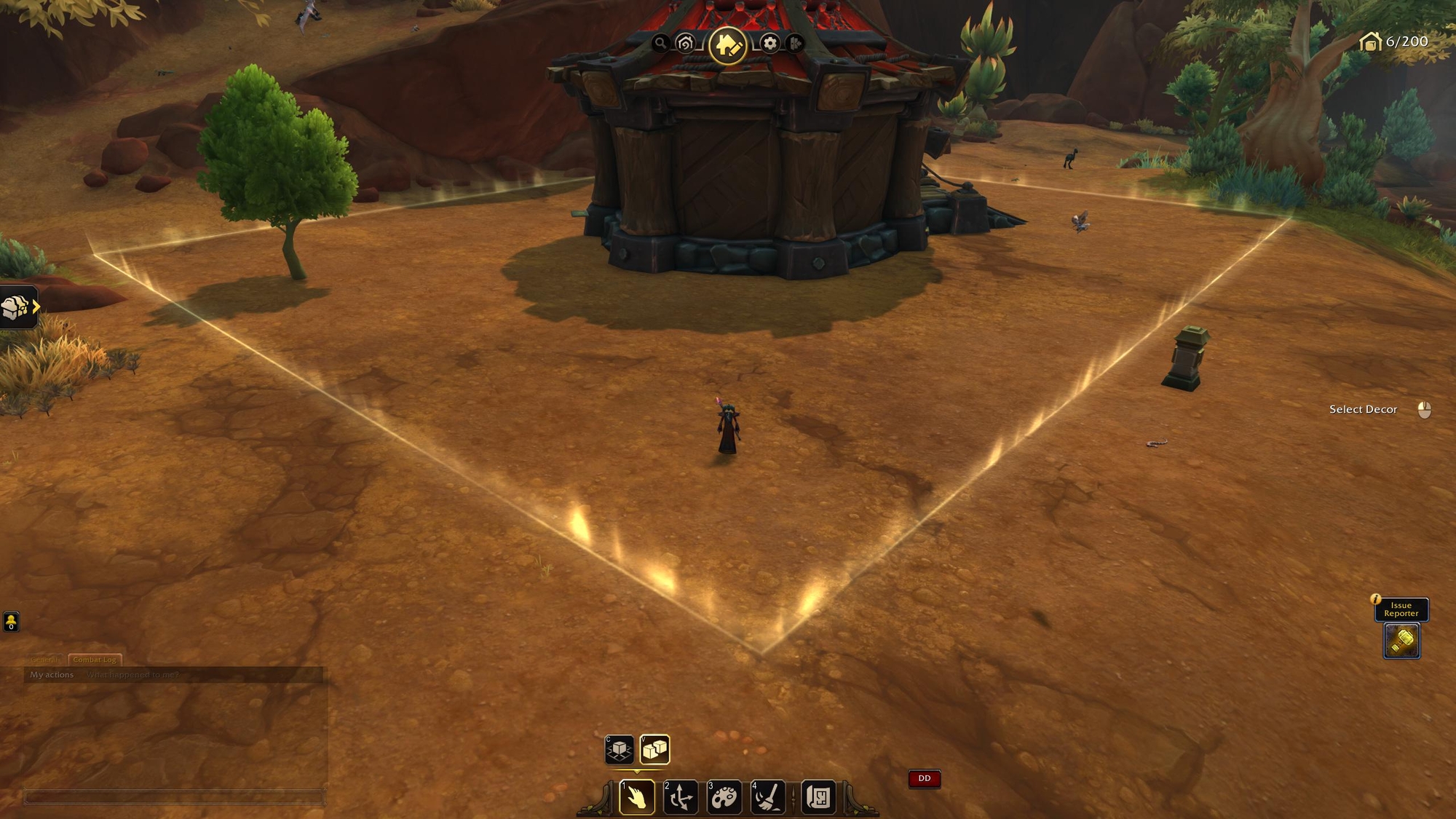1456x819 pixels.
Task: Click the magnifying glass search icon
Action: pos(660,43)
